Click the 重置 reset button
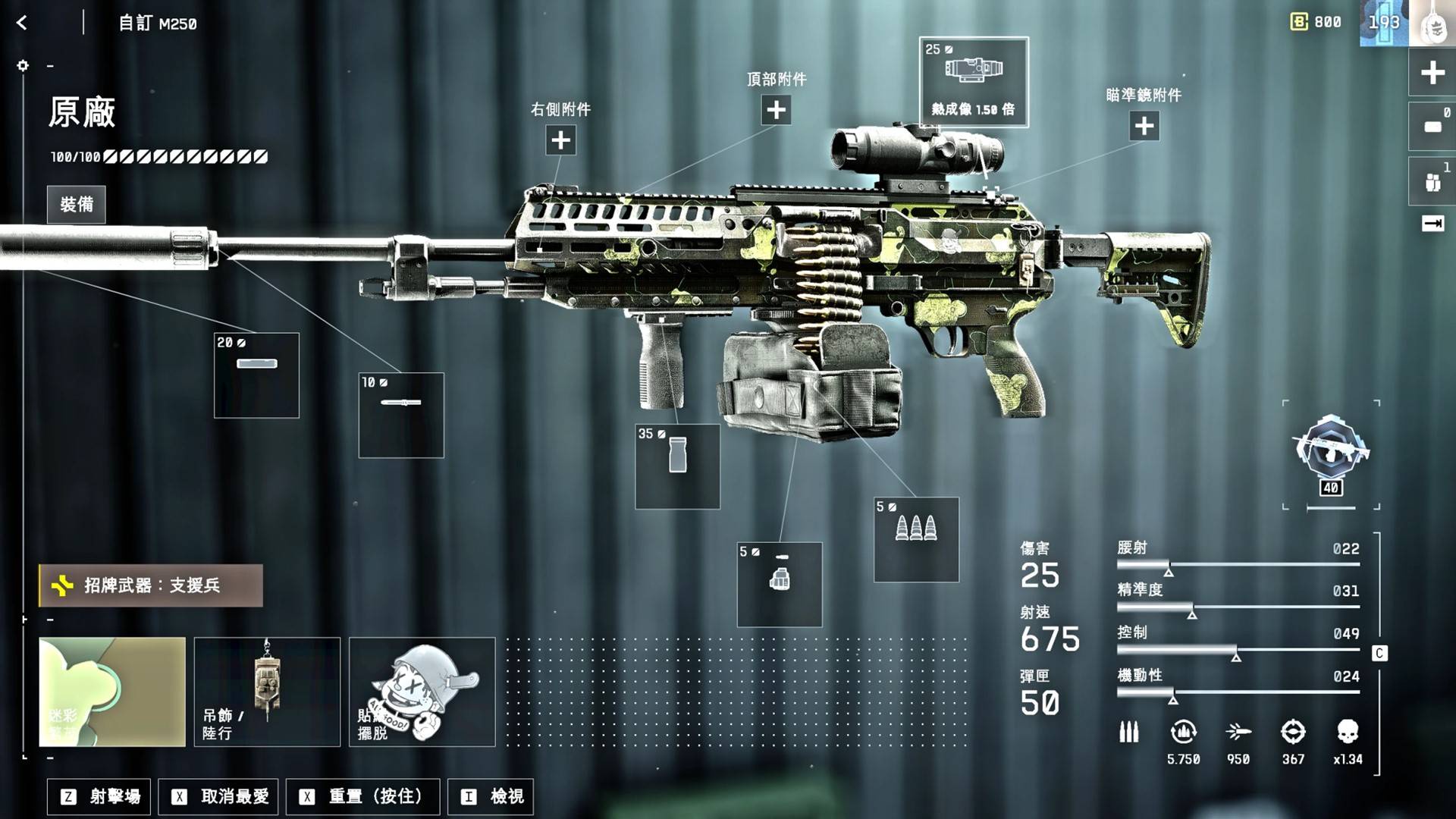This screenshot has height=819, width=1456. click(x=362, y=796)
